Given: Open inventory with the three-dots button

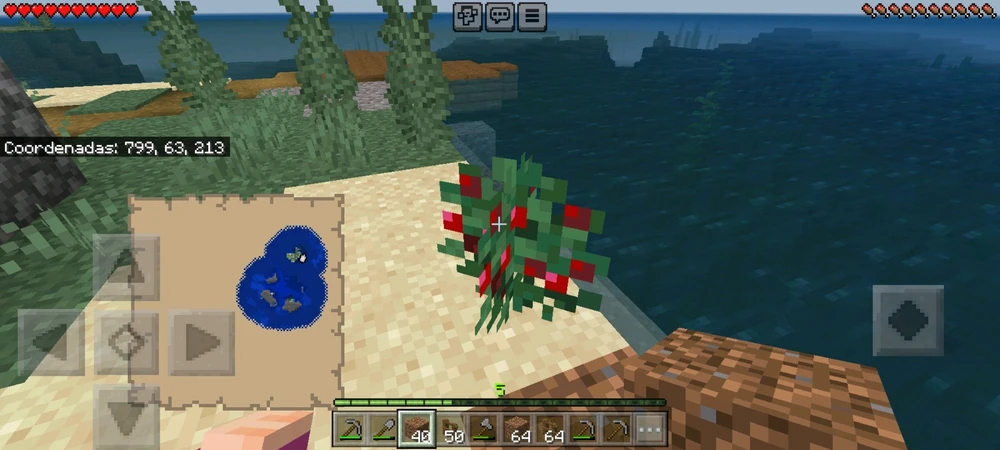Looking at the screenshot, I should (x=650, y=430).
